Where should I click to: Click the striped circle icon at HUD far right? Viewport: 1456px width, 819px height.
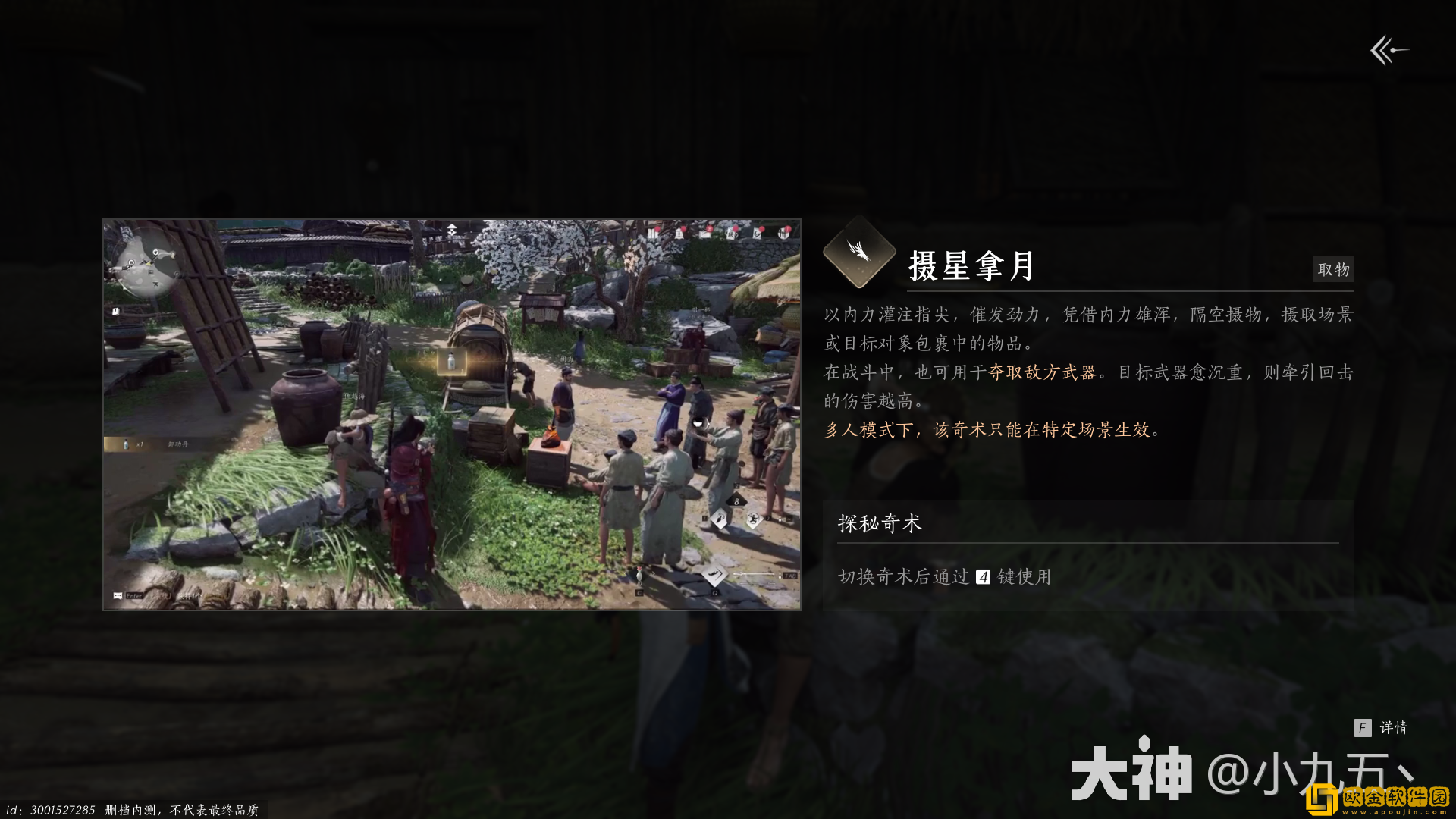(x=784, y=234)
